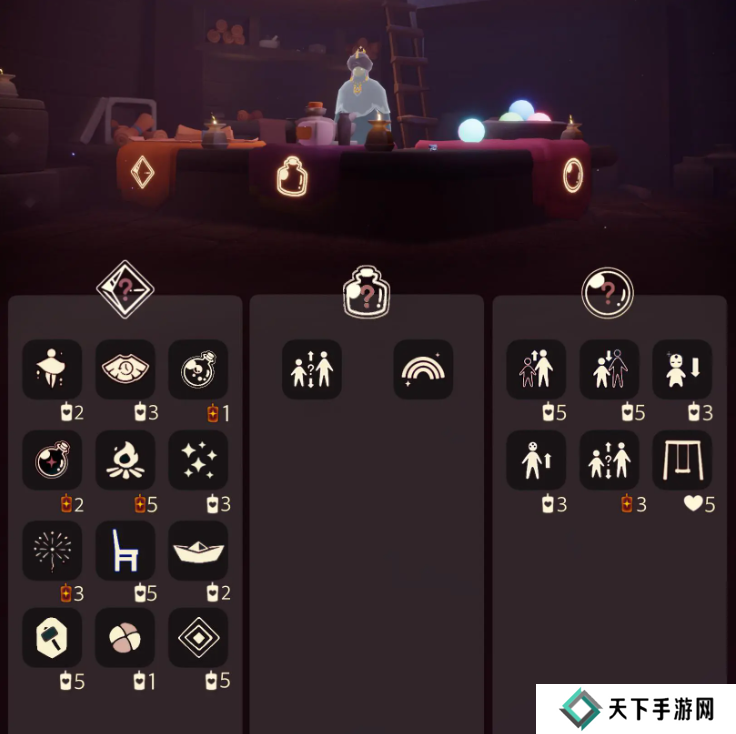Choose the single figure grow spell
The width and height of the screenshot is (736, 734).
click(536, 460)
